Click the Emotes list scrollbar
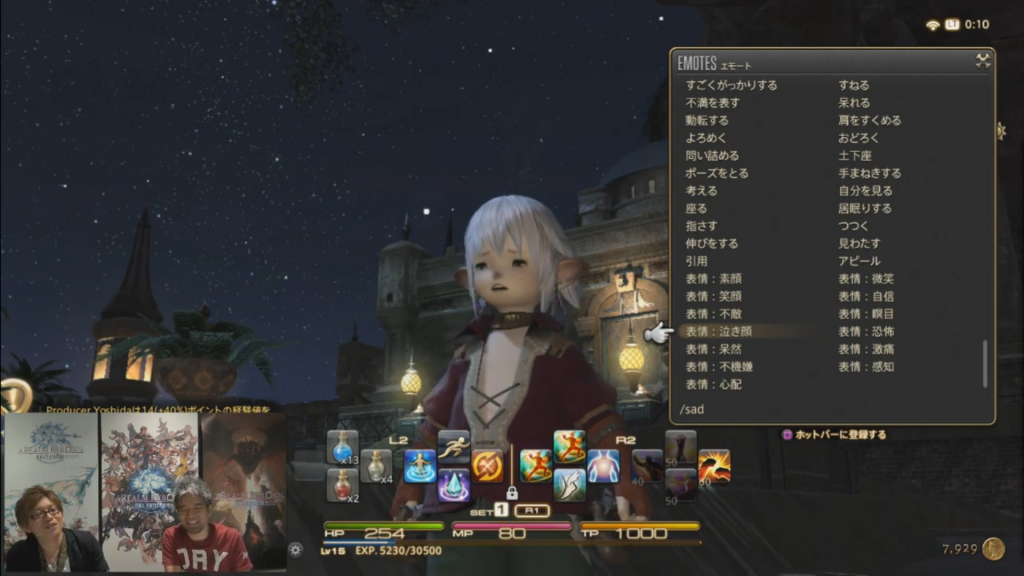 click(985, 364)
